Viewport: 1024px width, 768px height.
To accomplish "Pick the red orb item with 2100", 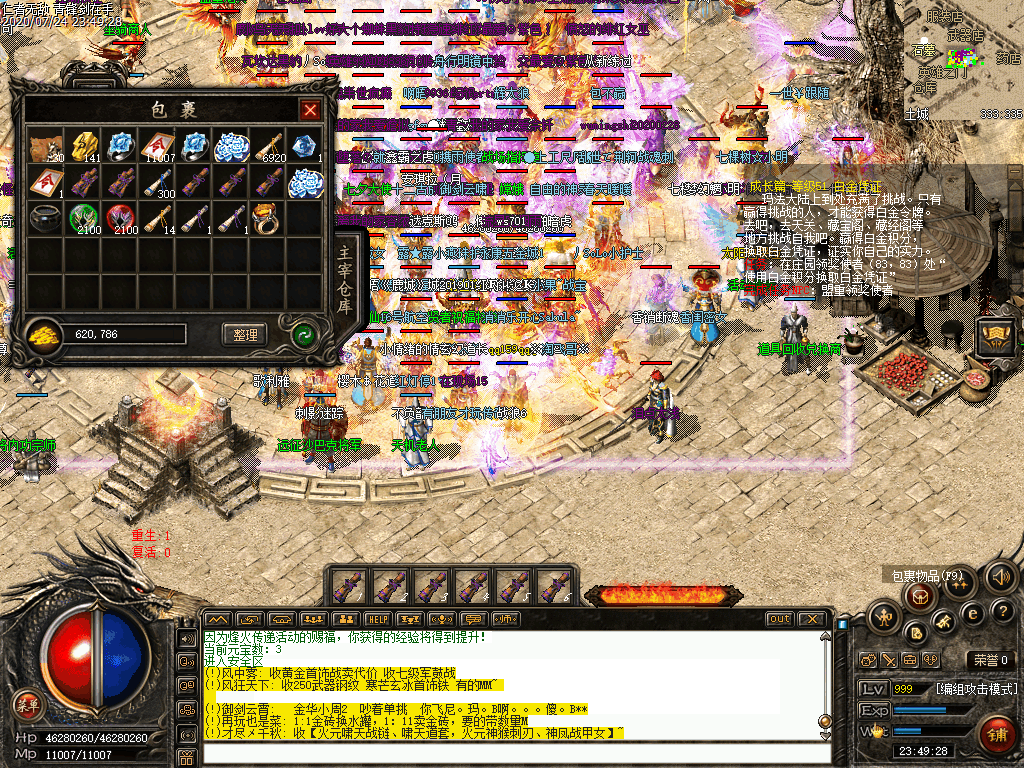I will [120, 217].
